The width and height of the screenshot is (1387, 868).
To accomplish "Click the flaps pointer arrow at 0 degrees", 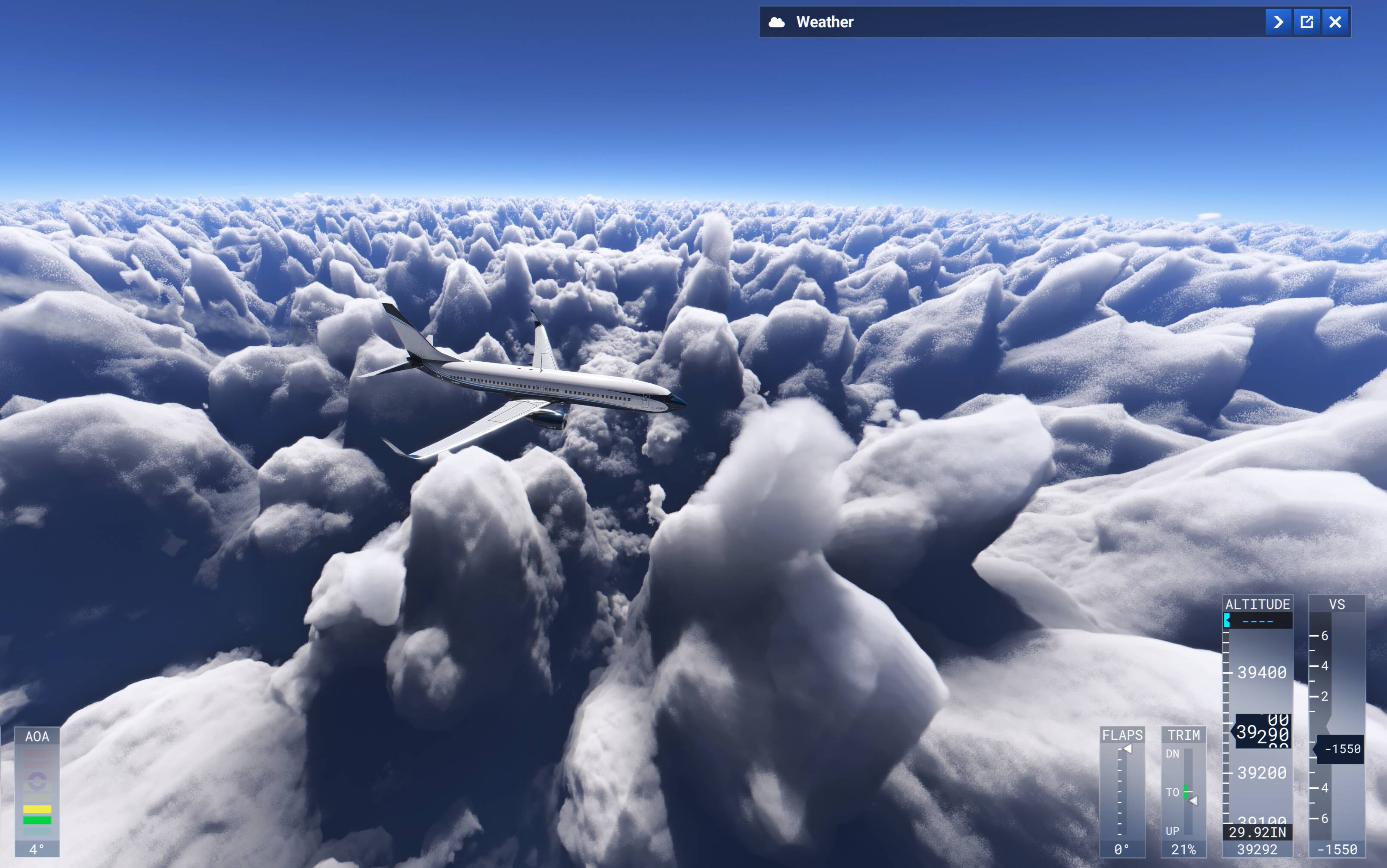I will coord(1128,748).
